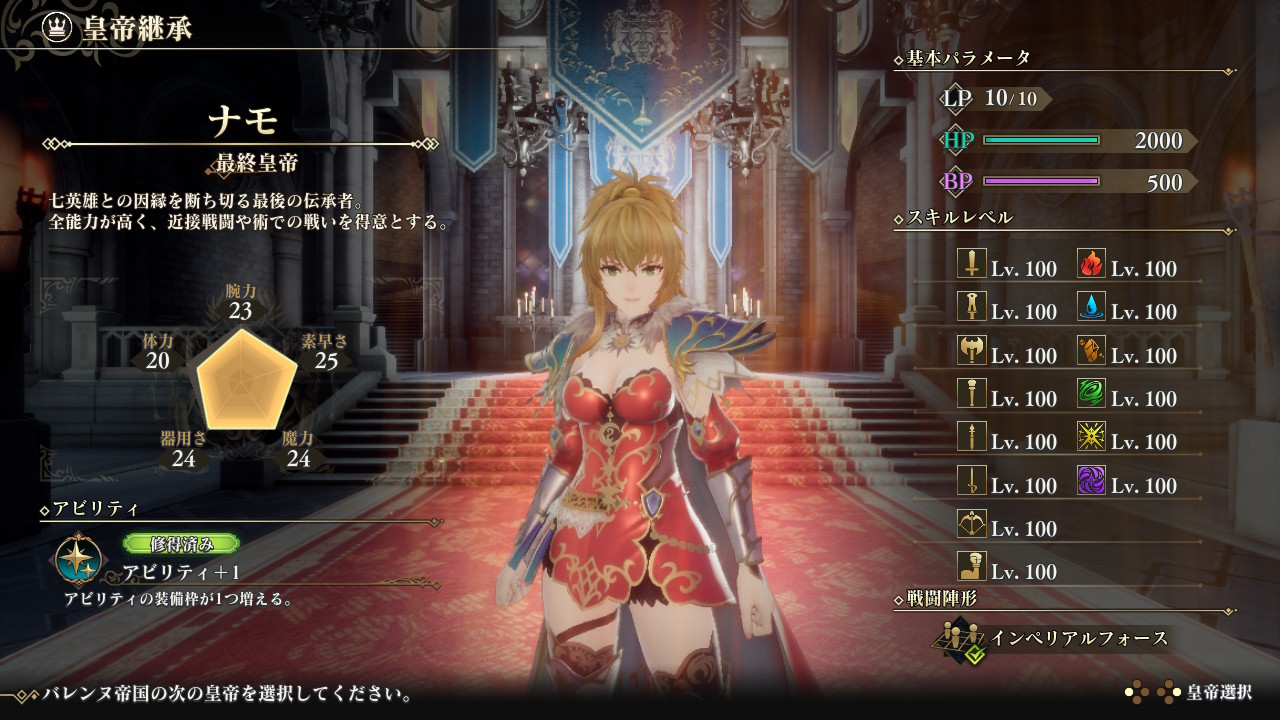The height and width of the screenshot is (720, 1280).
Task: Select the curved short sword skill icon
Action: pyautogui.click(x=972, y=481)
